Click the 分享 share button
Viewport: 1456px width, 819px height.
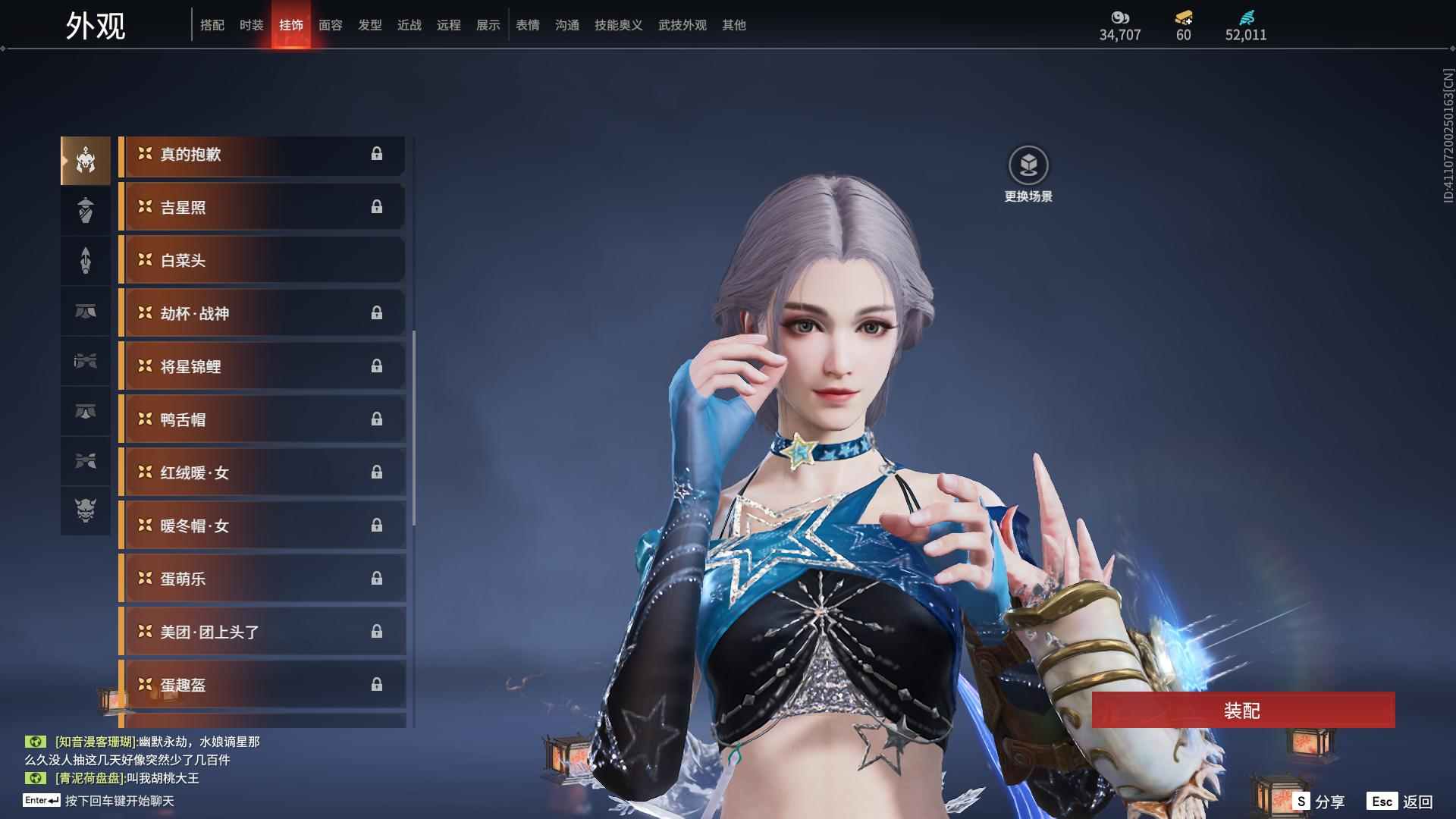[1319, 801]
